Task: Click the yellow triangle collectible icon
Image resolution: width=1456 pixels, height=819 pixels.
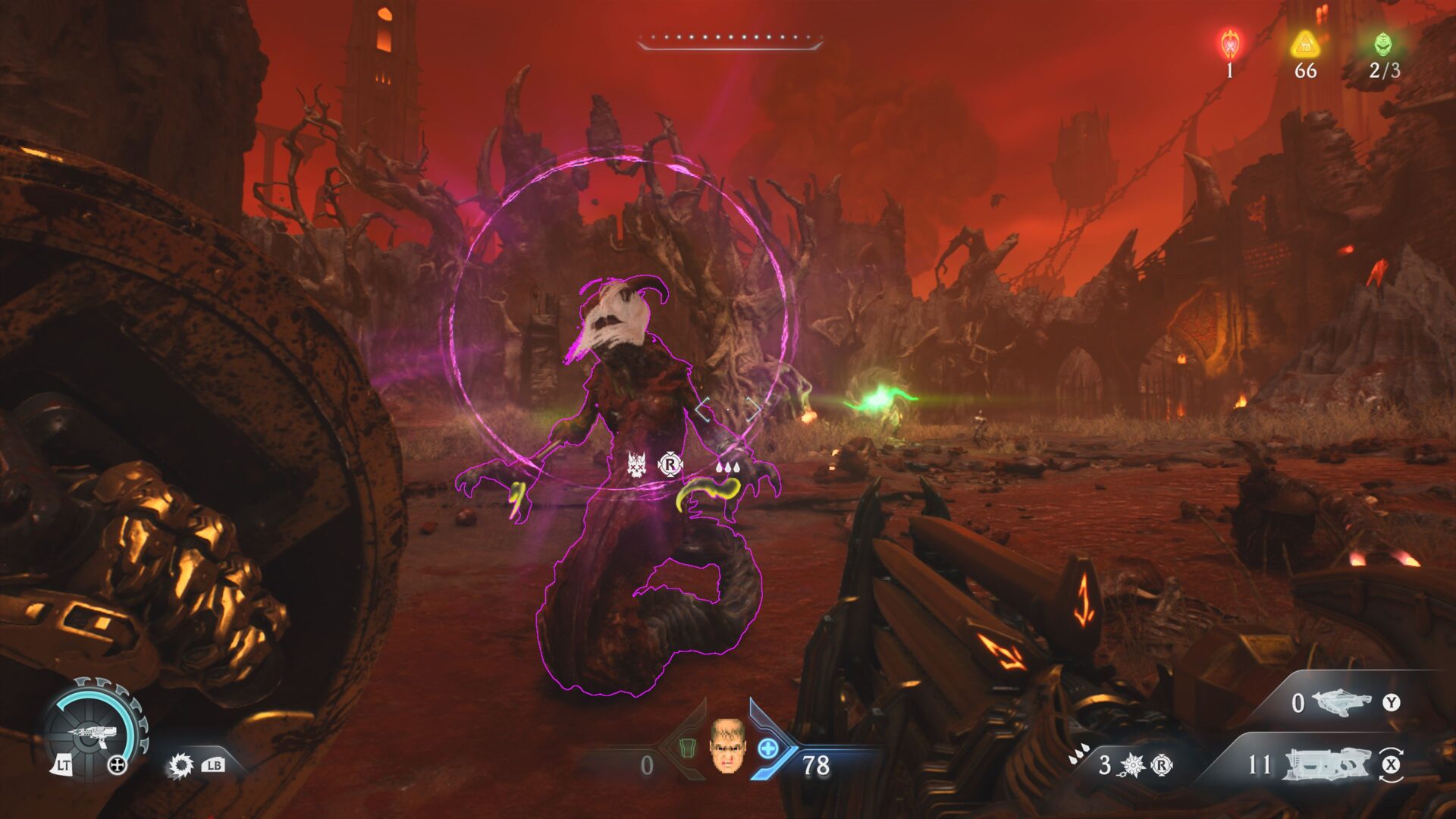Action: point(1303,45)
